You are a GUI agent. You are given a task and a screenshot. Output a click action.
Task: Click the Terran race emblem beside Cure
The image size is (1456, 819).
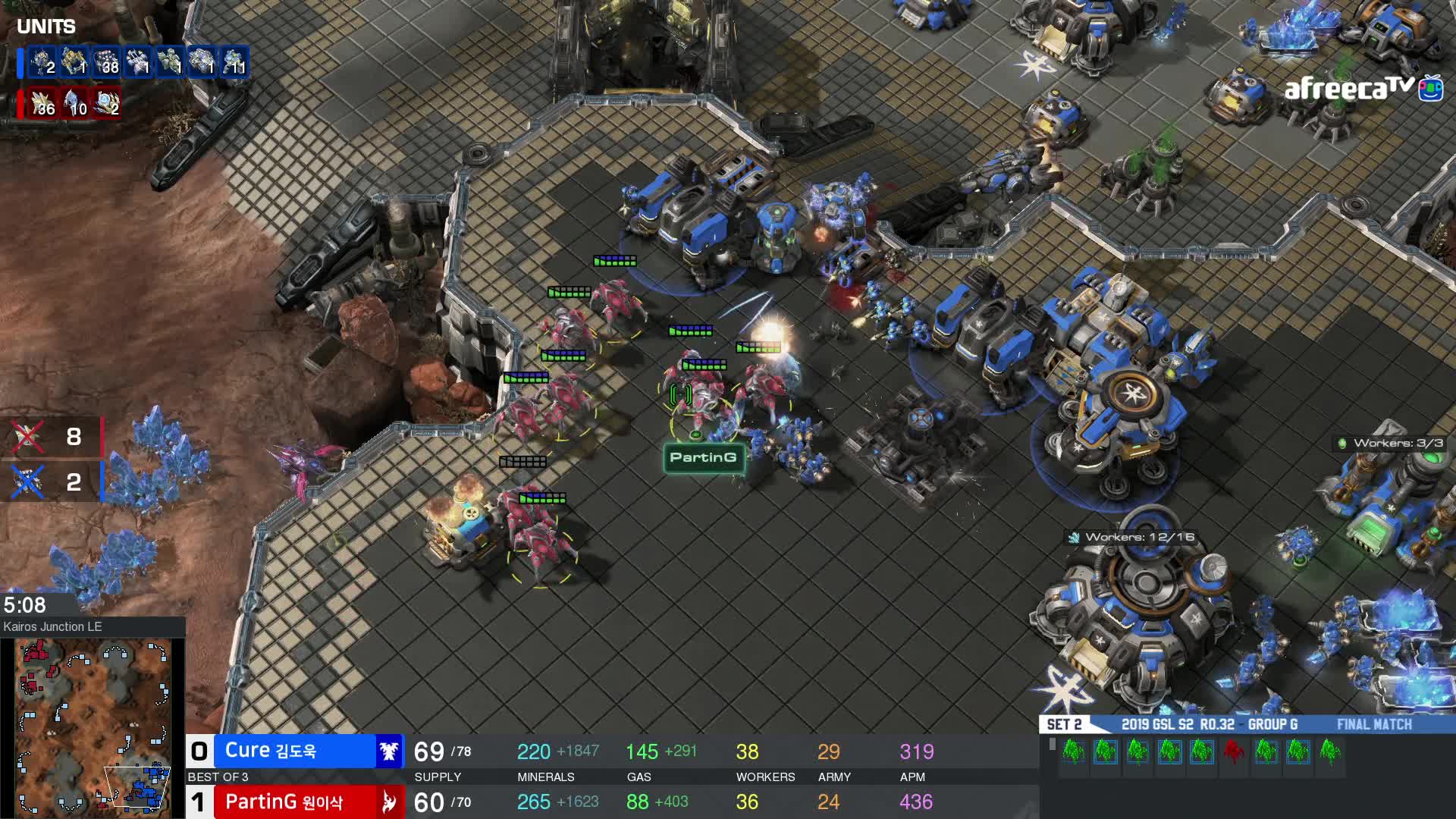point(389,752)
